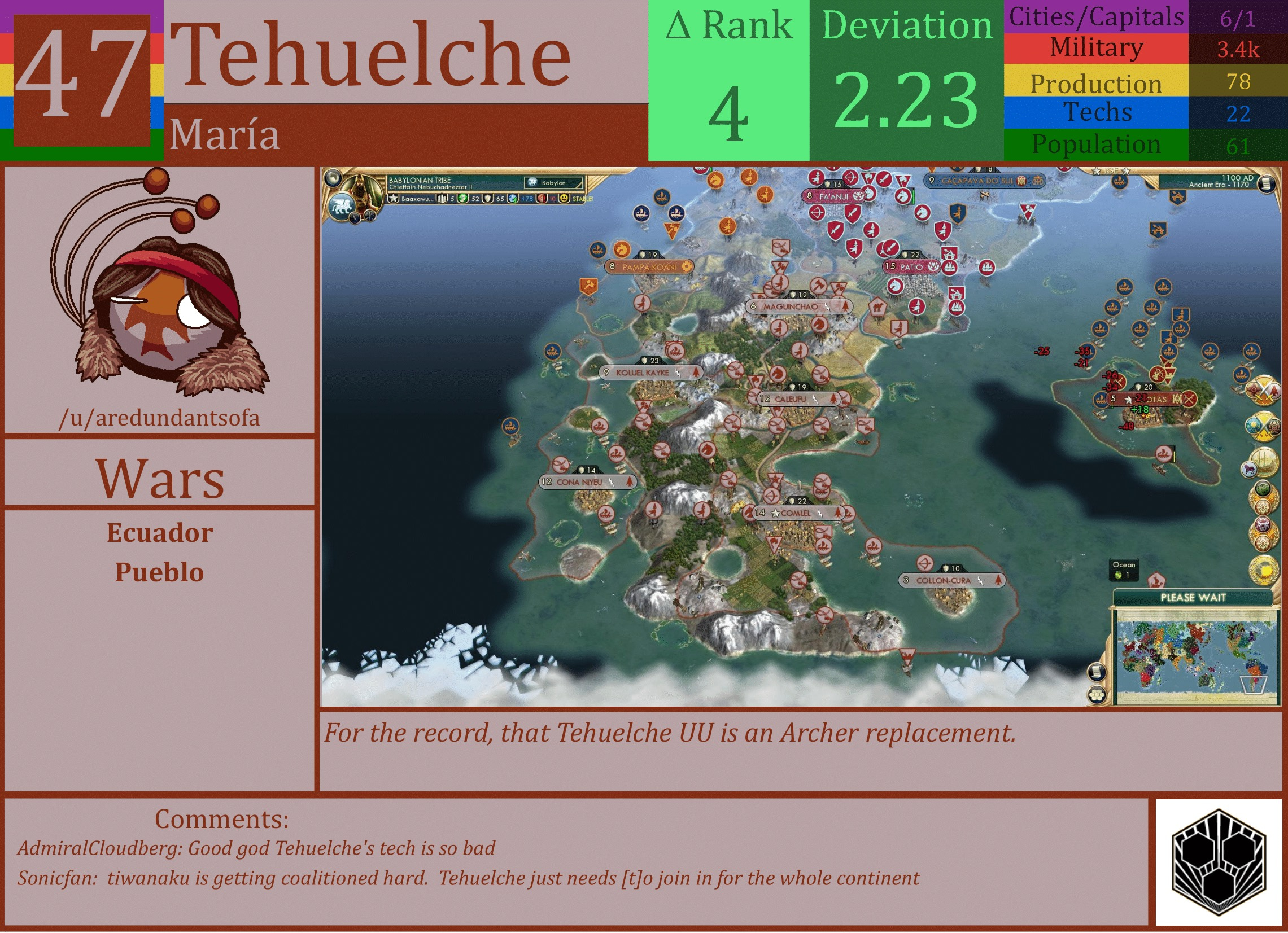Open the crossed-swords war declaration notification

point(1263,390)
